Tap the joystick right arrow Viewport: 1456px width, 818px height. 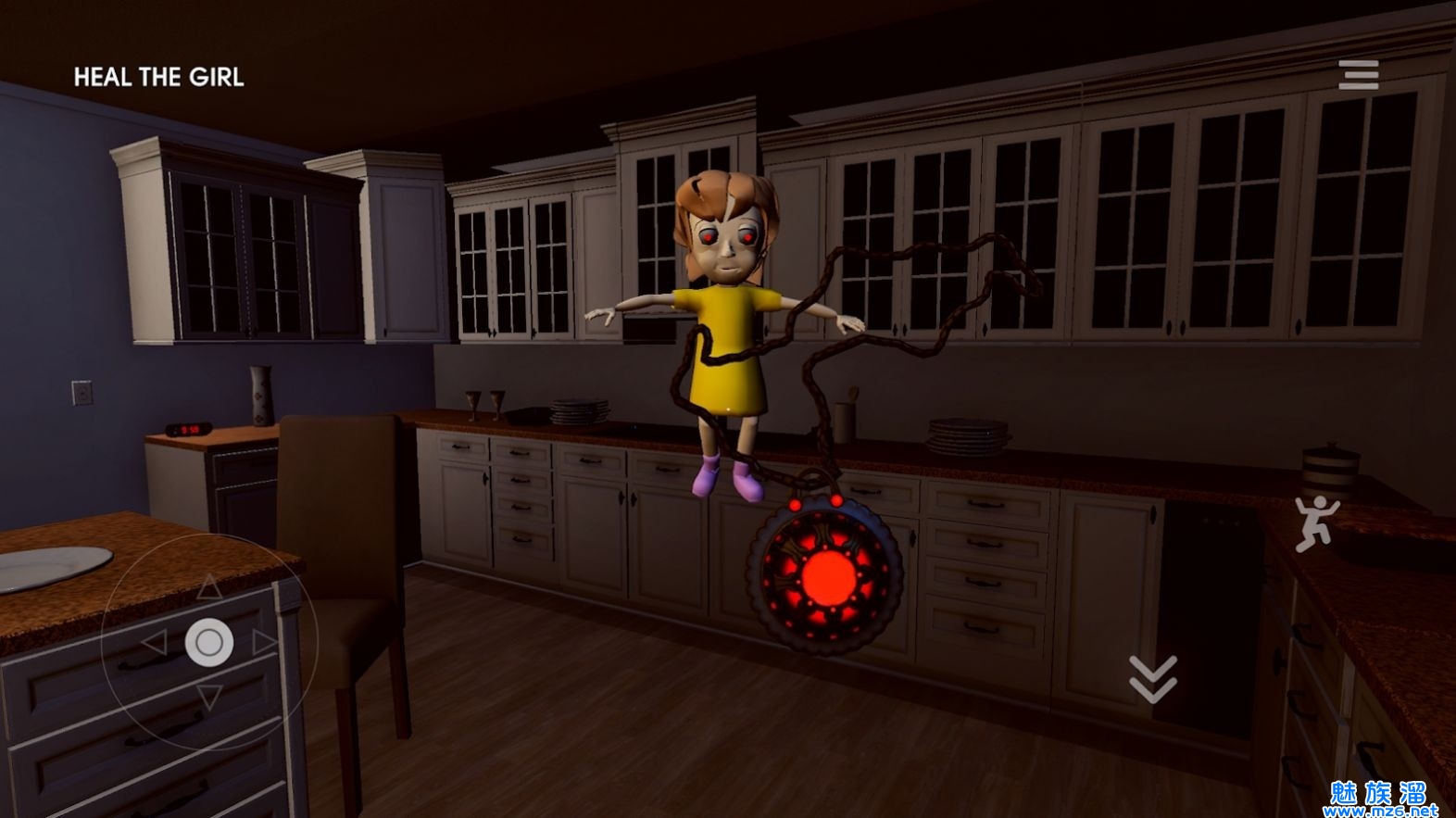tap(265, 642)
